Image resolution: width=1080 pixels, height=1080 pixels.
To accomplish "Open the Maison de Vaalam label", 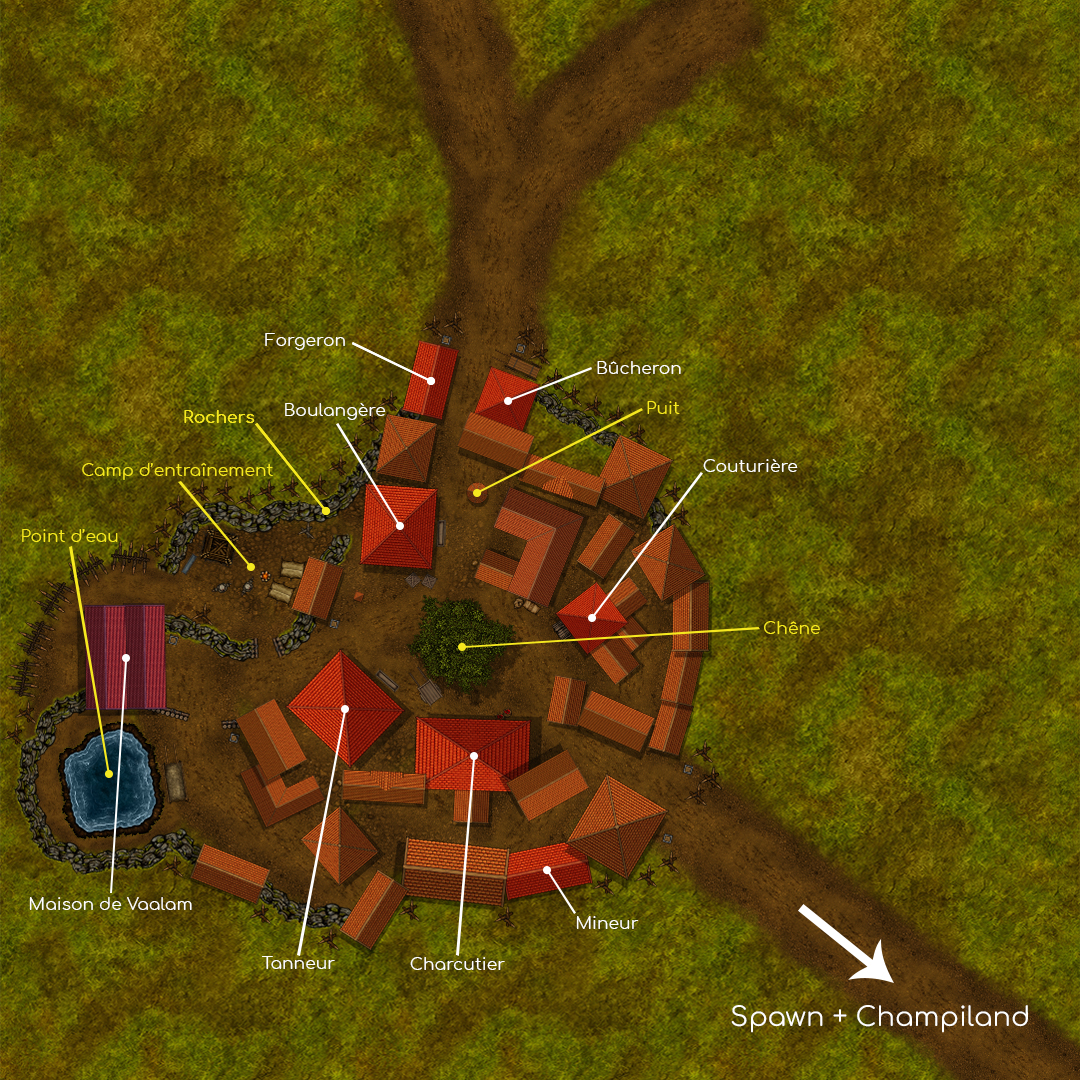I will (110, 904).
